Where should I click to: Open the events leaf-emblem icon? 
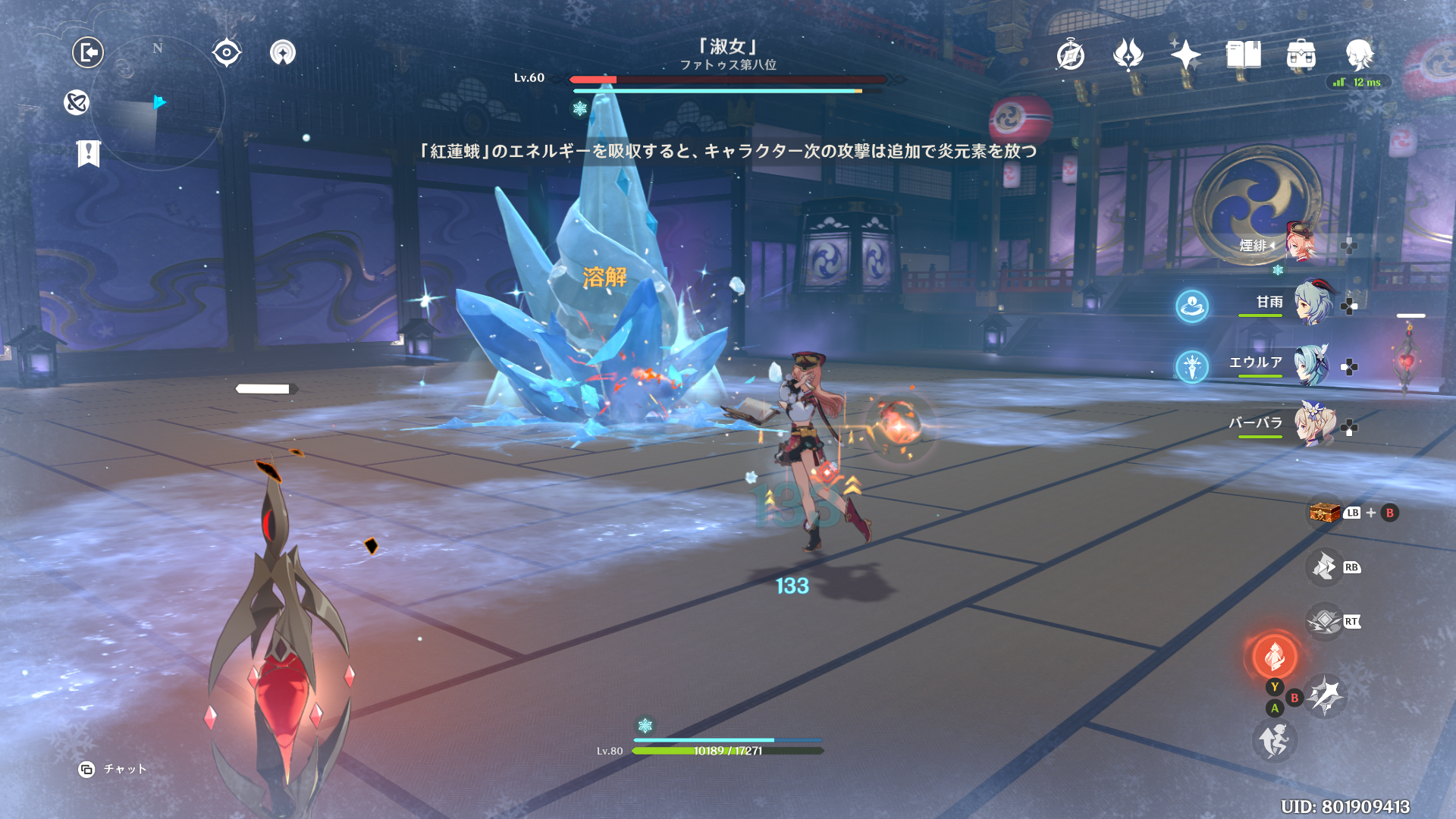pyautogui.click(x=1128, y=55)
